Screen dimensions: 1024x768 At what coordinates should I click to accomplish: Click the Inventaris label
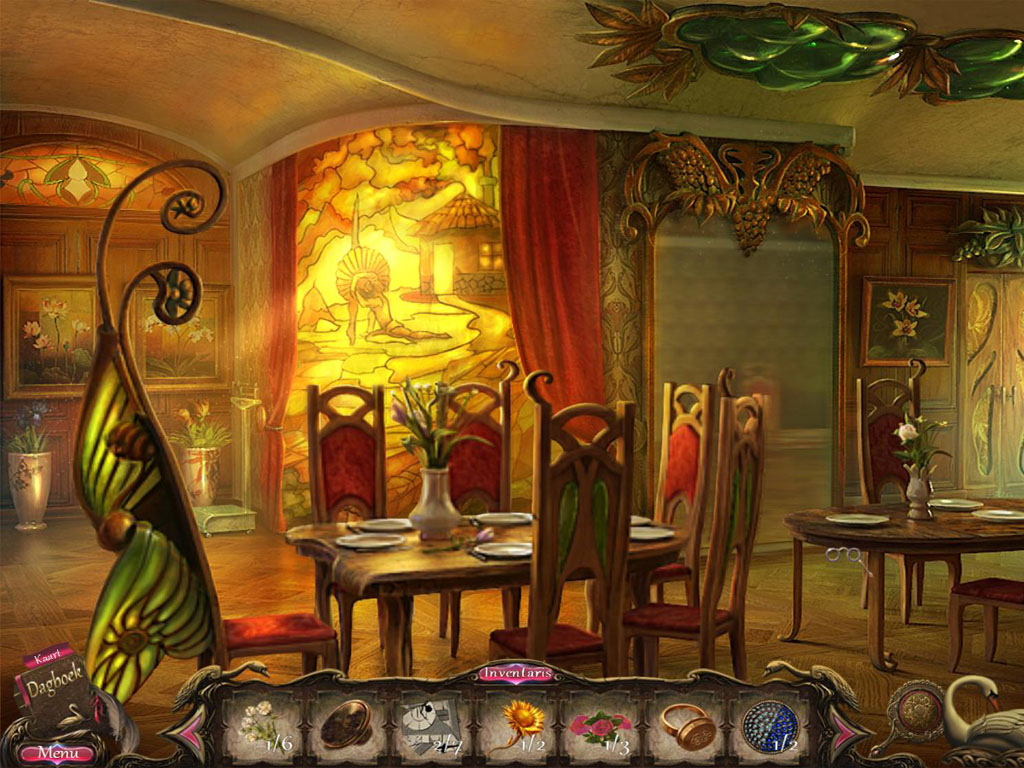pos(516,673)
